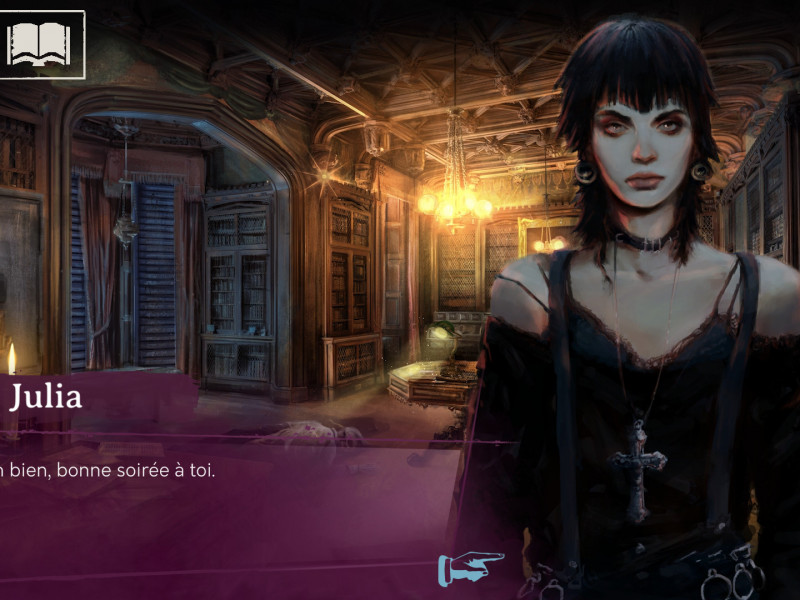Open the journal book icon
800x600 pixels.
pyautogui.click(x=41, y=43)
